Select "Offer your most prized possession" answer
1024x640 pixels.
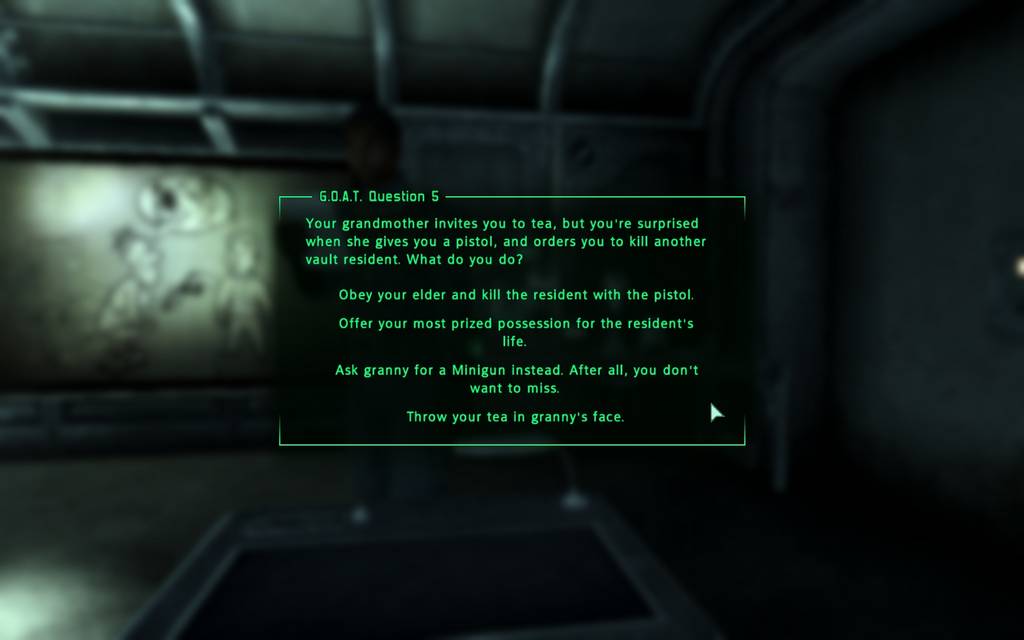pos(516,332)
